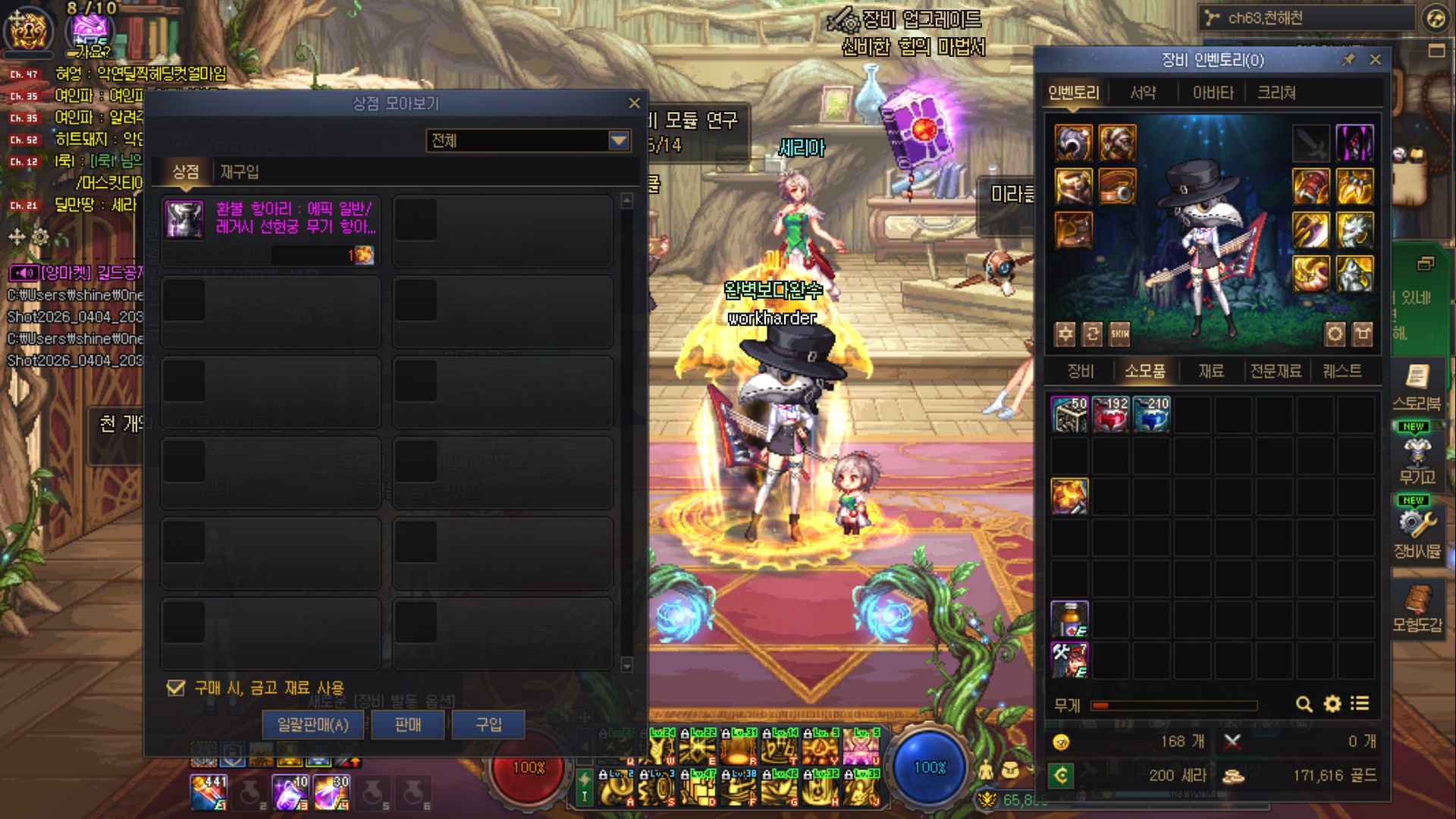Close the shop collection window

634,103
